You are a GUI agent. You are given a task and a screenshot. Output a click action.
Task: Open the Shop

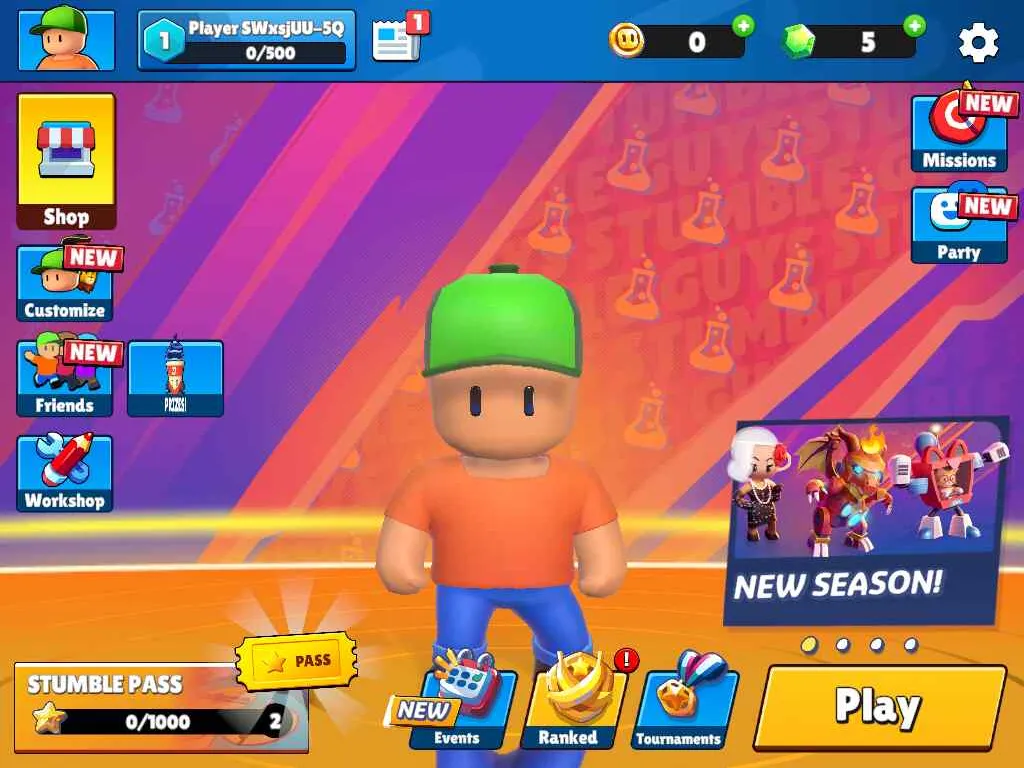click(66, 162)
